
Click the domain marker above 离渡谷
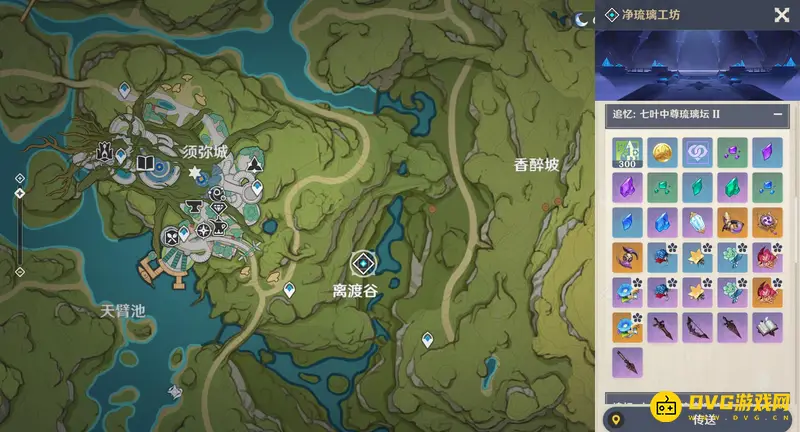362,263
